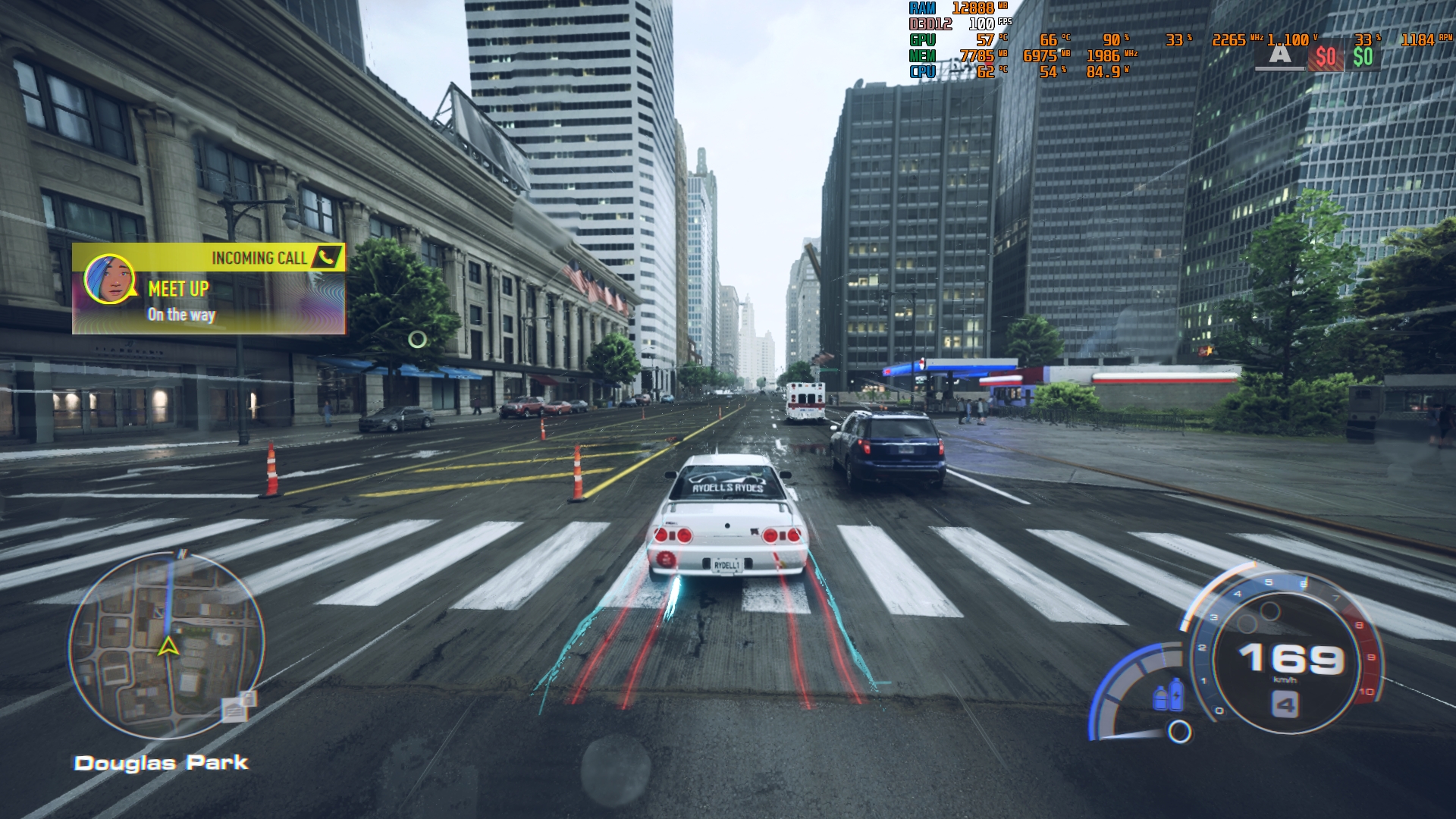Click the nitrous bottles icon
The height and width of the screenshot is (819, 1456).
coord(1168,695)
